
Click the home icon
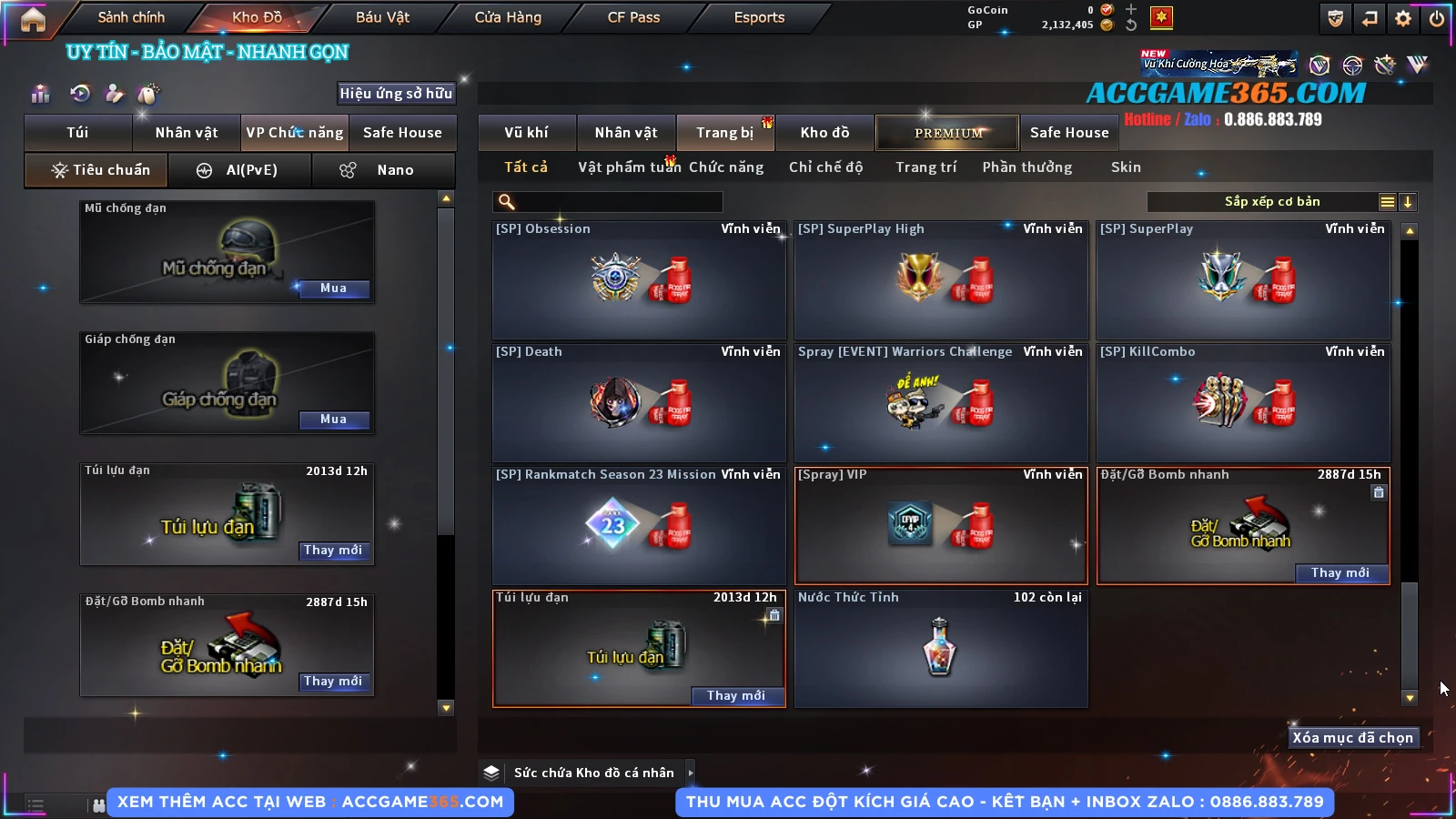[33, 19]
